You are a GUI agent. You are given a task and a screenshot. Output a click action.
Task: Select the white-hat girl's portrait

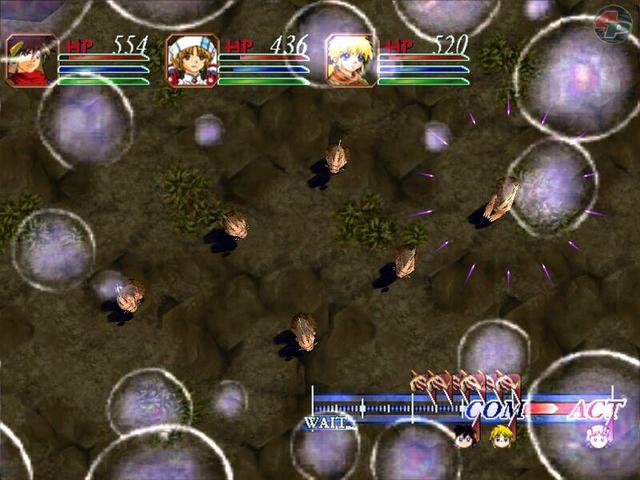tap(192, 61)
